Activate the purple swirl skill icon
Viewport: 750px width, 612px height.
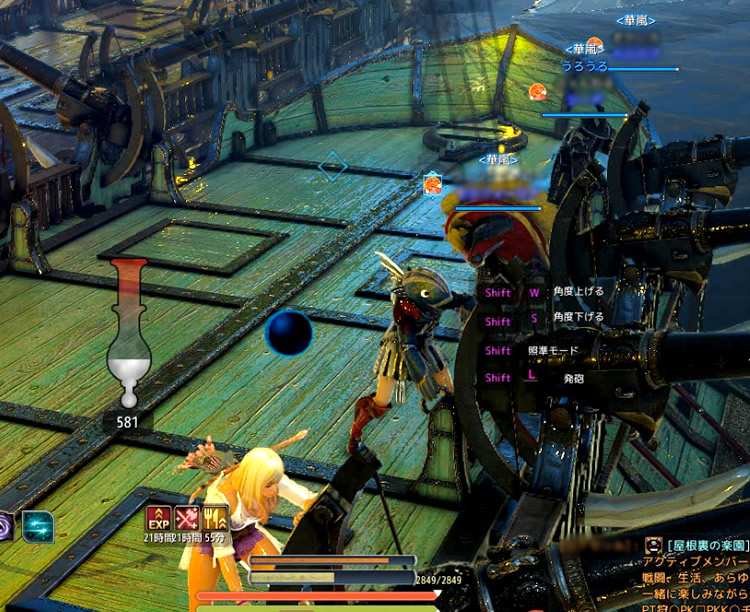(x=5, y=527)
